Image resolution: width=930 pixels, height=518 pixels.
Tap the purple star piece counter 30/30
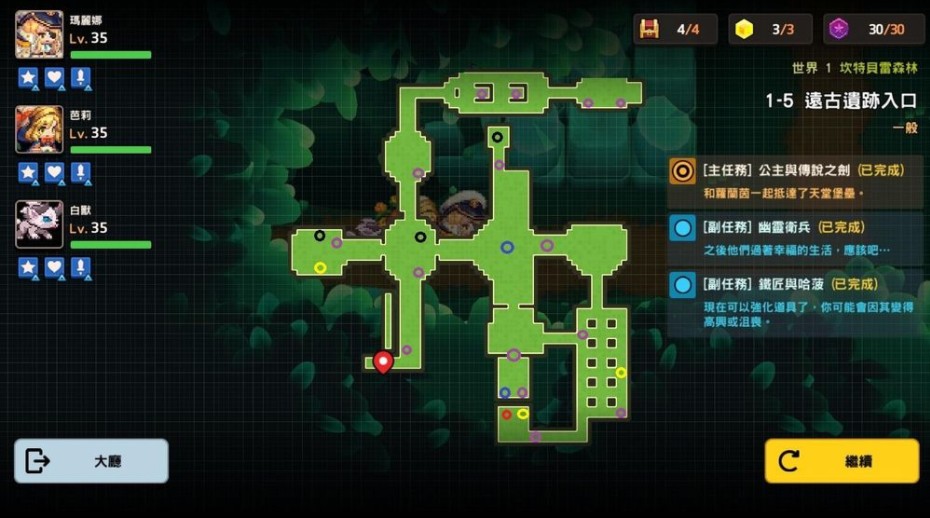(x=874, y=29)
